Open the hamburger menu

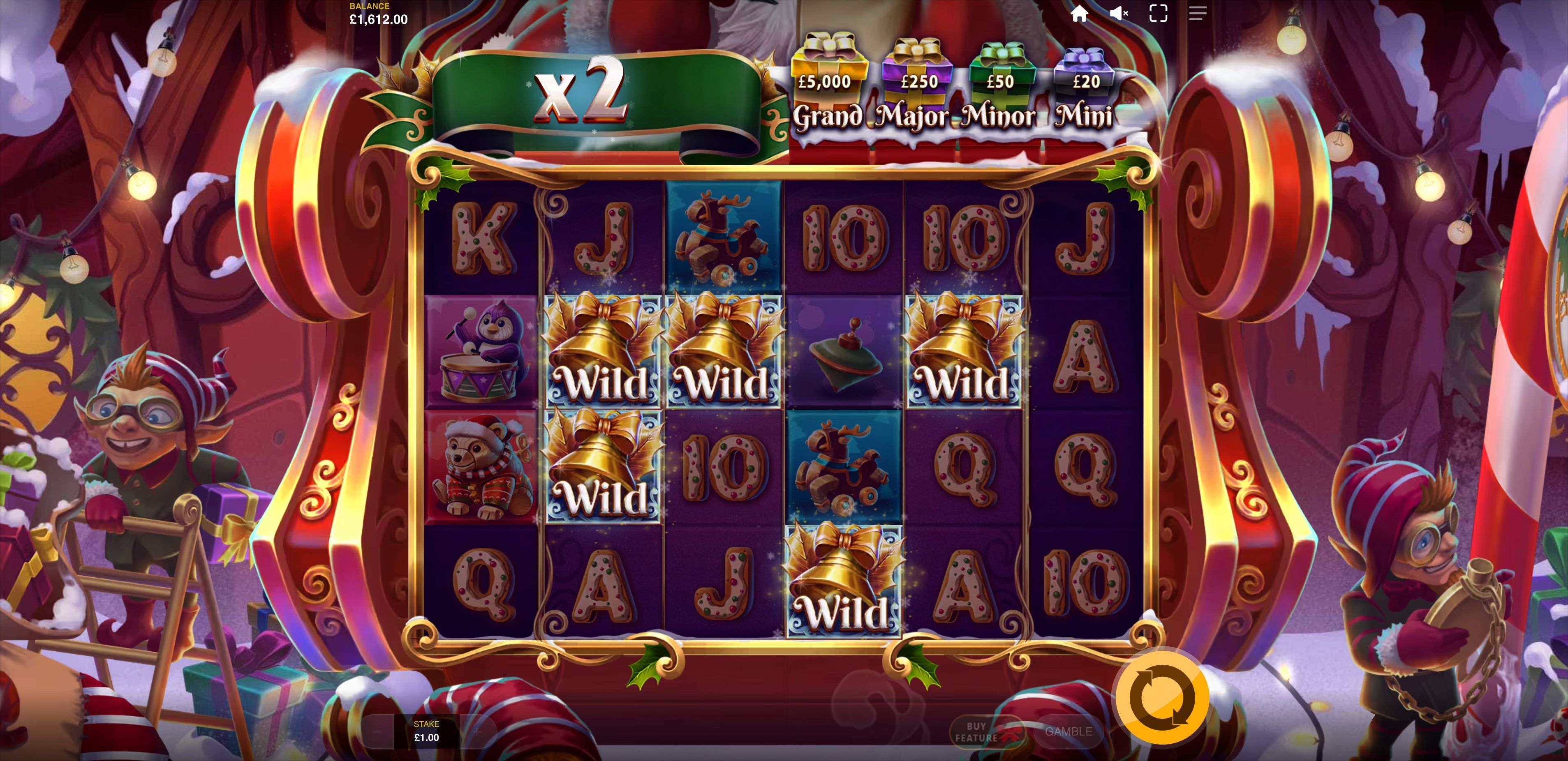[x=1197, y=14]
